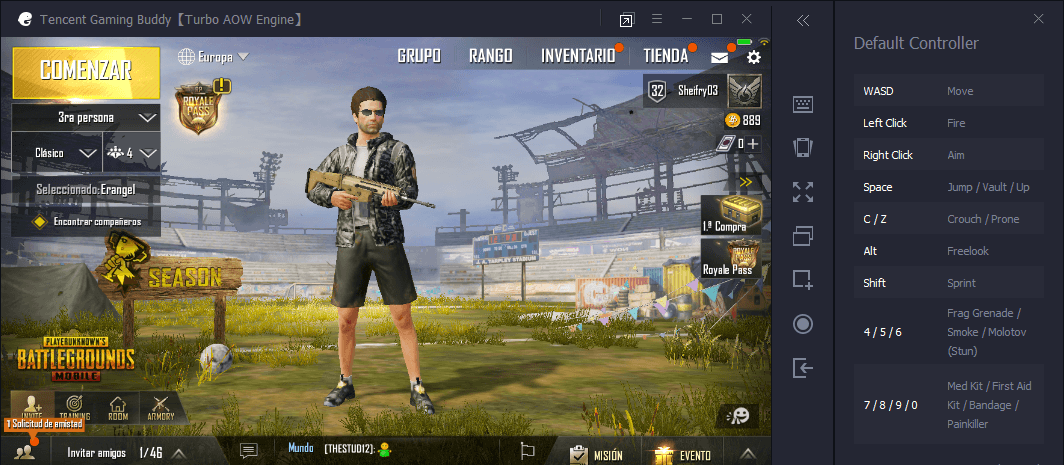Screen dimensions: 1064x465
Task: Close the Tencent Gaming Buddy window
Action: pos(747,19)
